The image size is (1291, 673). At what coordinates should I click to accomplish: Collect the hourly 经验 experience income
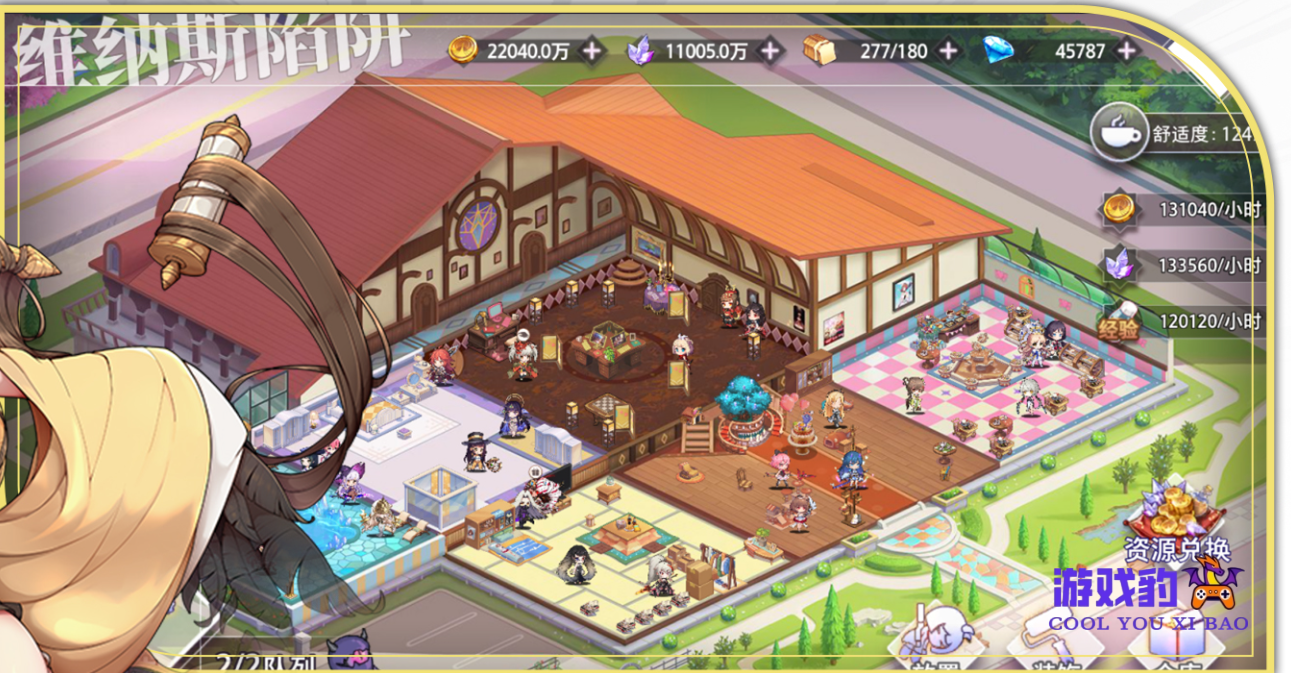1120,322
